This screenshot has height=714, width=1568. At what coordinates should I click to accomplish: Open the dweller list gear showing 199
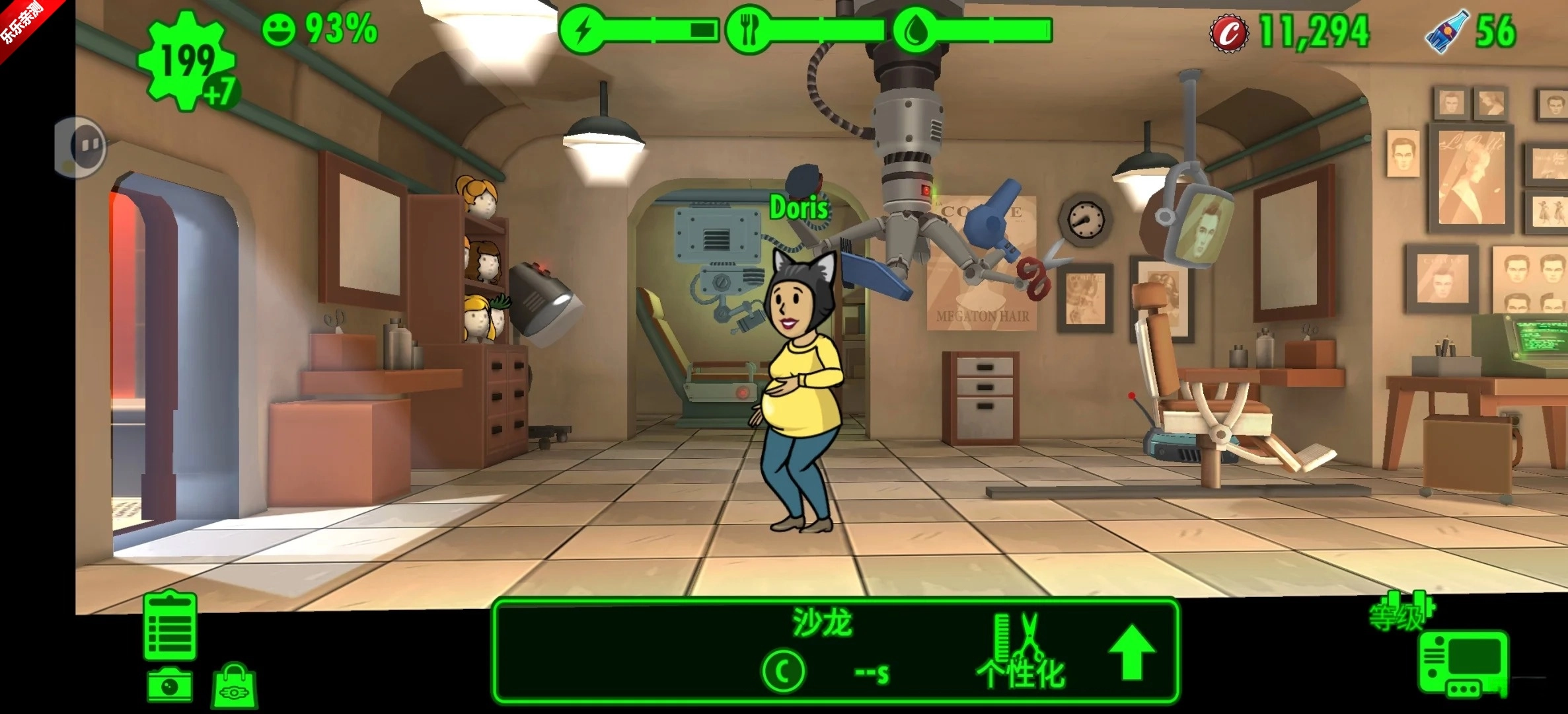click(187, 63)
